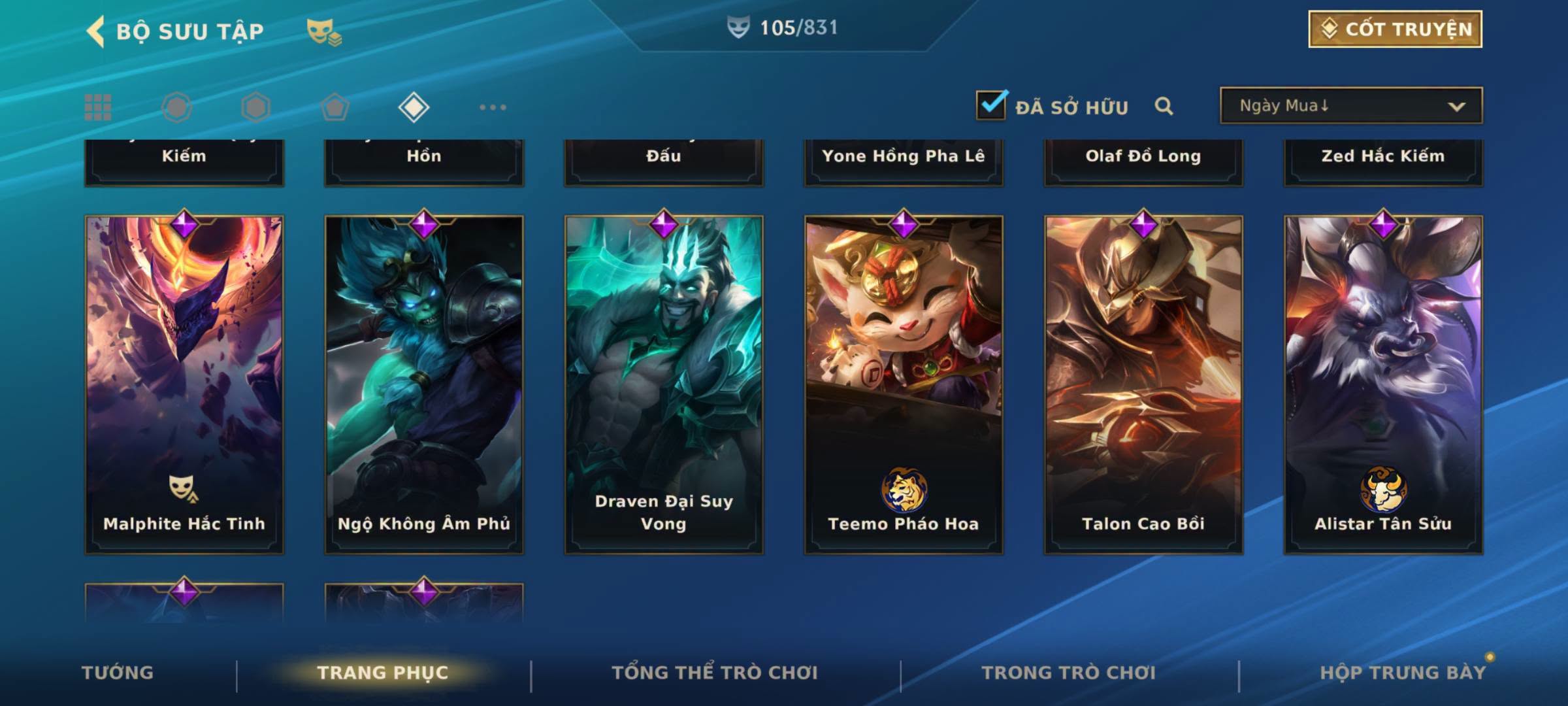
Task: View Talon Cao Bồi skin
Action: 1143,384
